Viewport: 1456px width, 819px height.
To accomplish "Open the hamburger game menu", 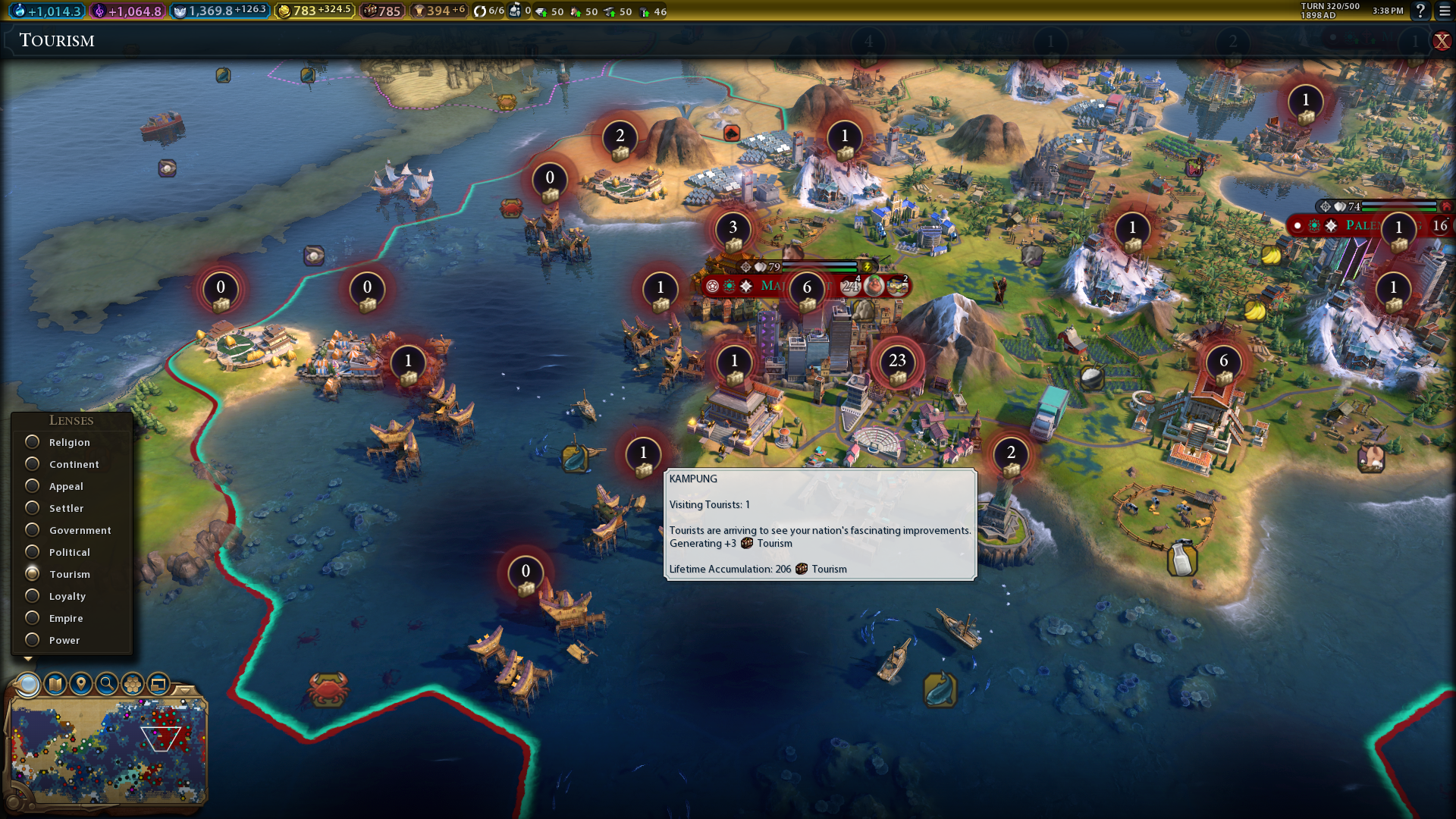I will click(1445, 11).
